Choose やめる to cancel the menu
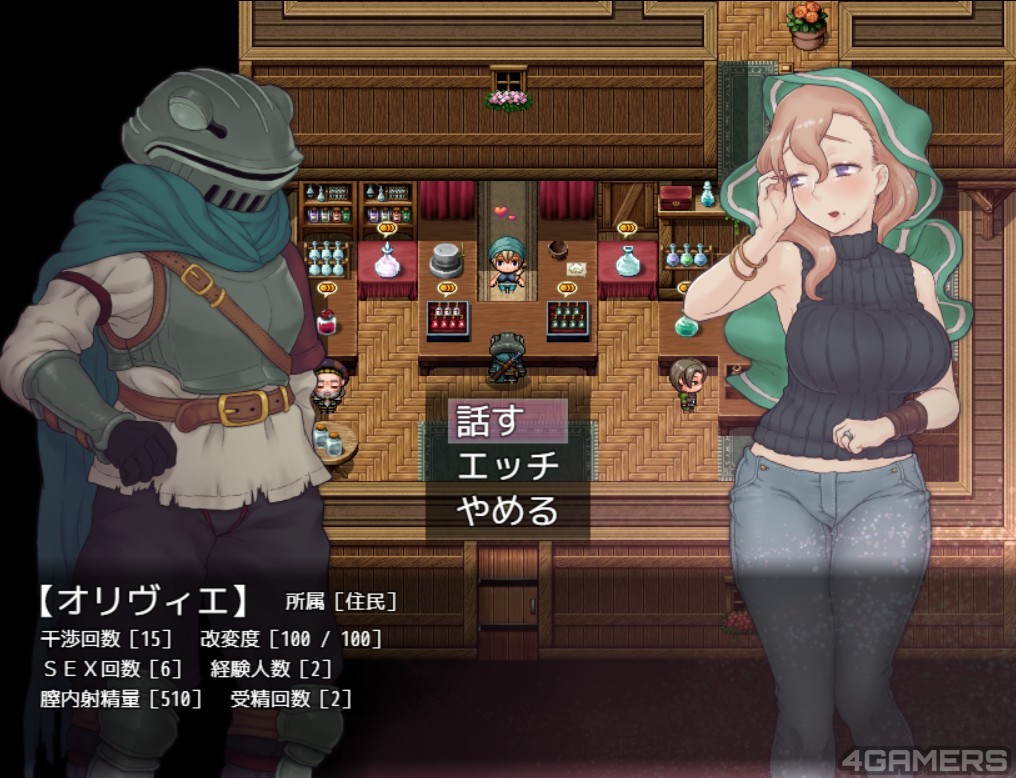Viewport: 1016px width, 778px height. point(508,510)
